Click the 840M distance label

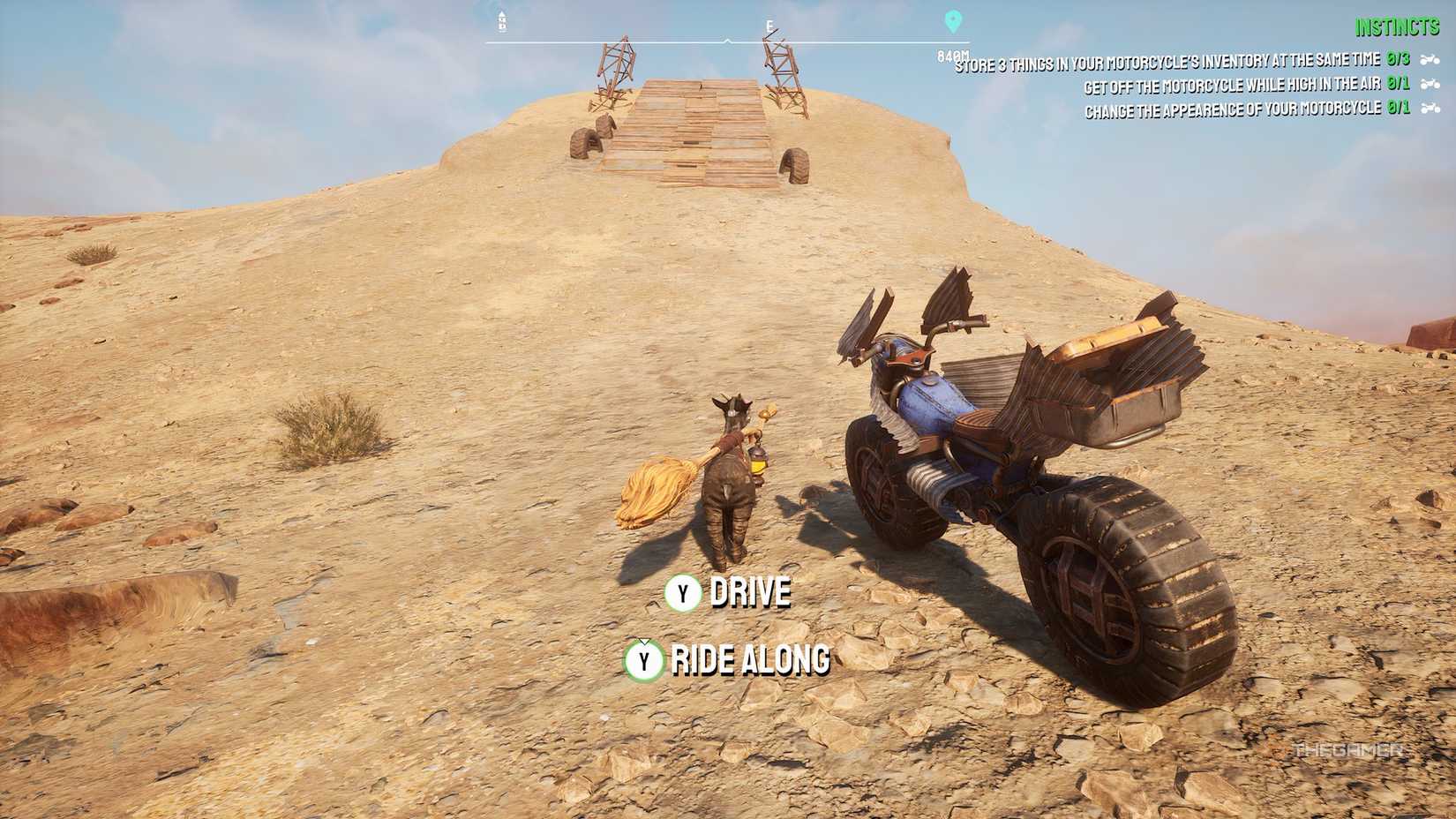952,55
